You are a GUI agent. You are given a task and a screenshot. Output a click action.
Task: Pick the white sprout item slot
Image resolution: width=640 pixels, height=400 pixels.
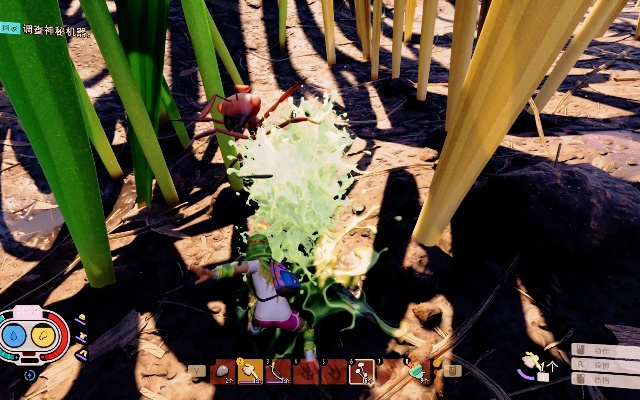(x=362, y=371)
